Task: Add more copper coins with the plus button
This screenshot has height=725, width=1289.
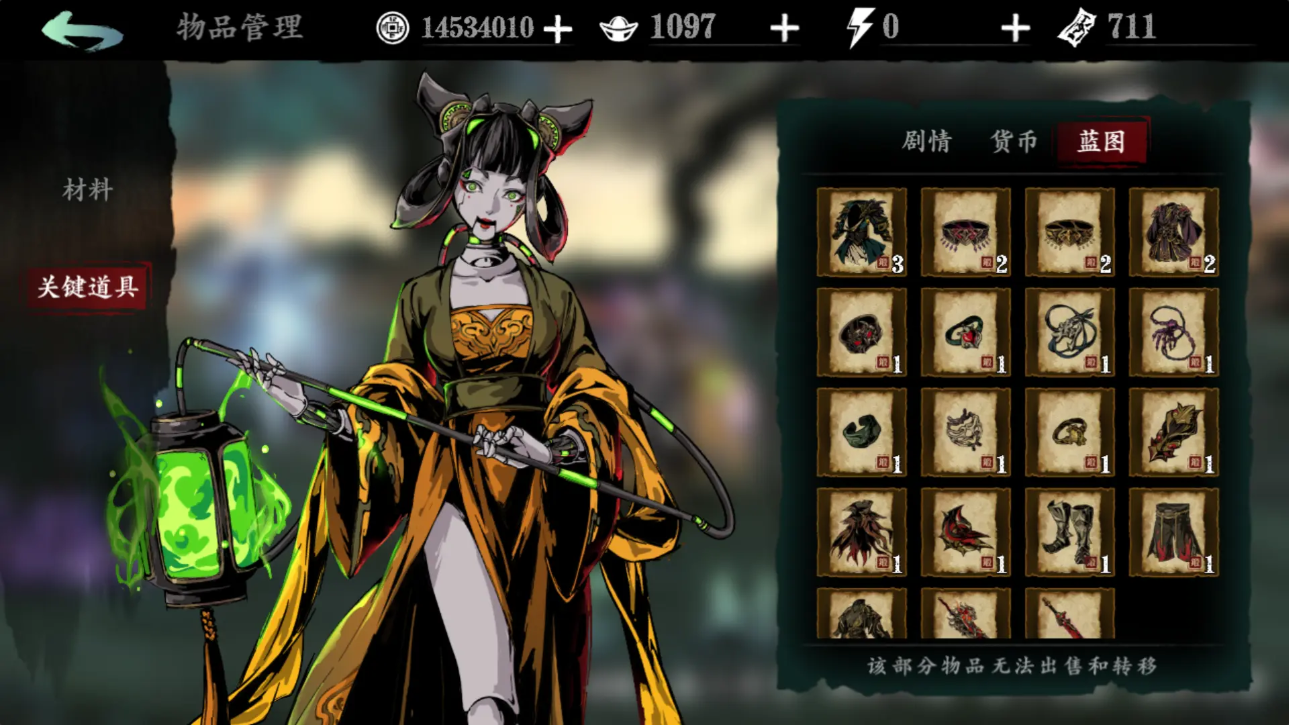Action: (x=557, y=29)
